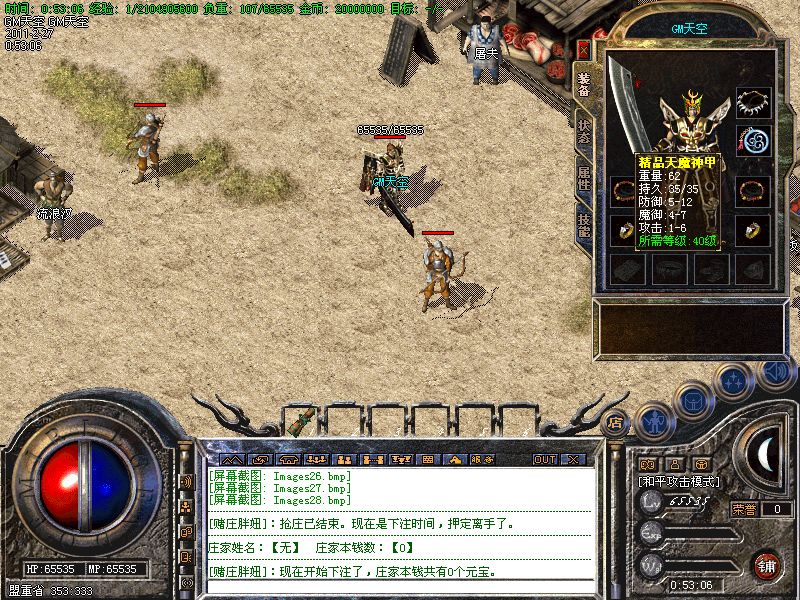Select the blue swirl medal slot
This screenshot has height=600, width=800.
[753, 140]
